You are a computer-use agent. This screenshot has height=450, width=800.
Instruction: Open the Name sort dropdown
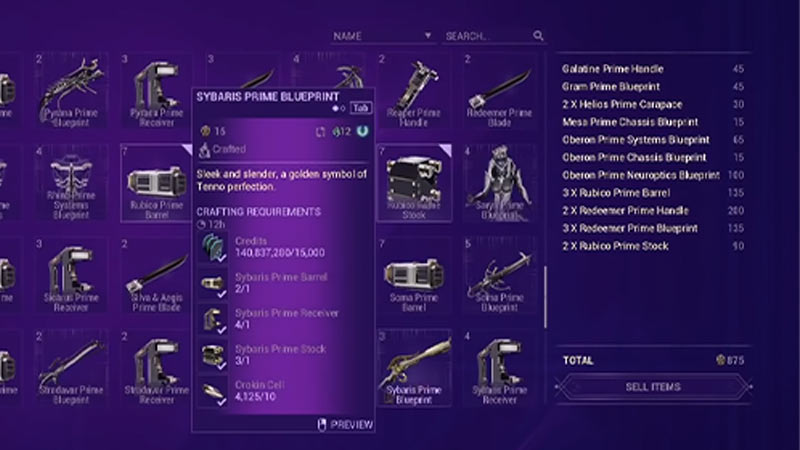pos(383,36)
